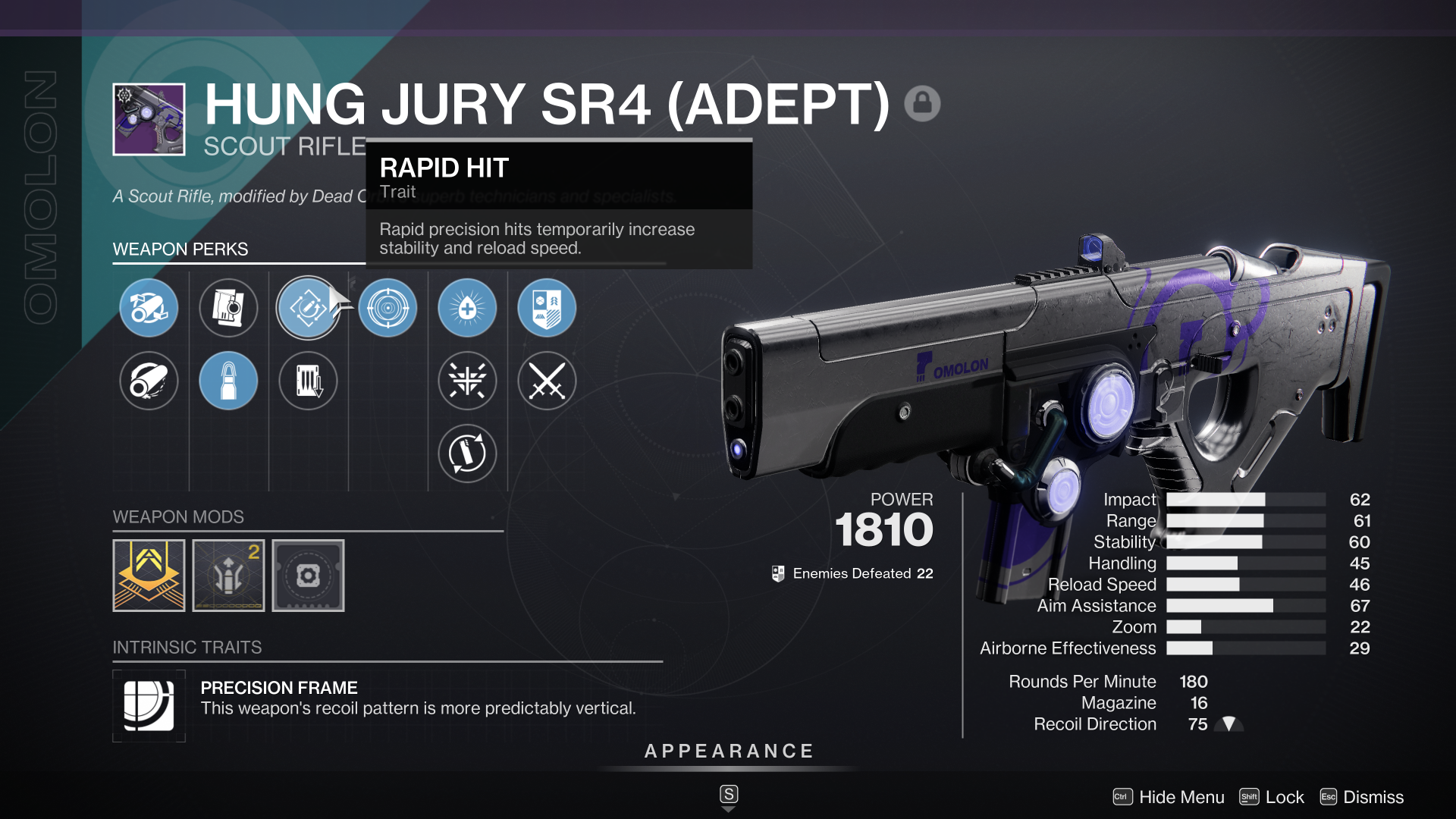Viewport: 1456px width, 819px height.
Task: Select the magazine perk with the downward arrow
Action: (308, 381)
